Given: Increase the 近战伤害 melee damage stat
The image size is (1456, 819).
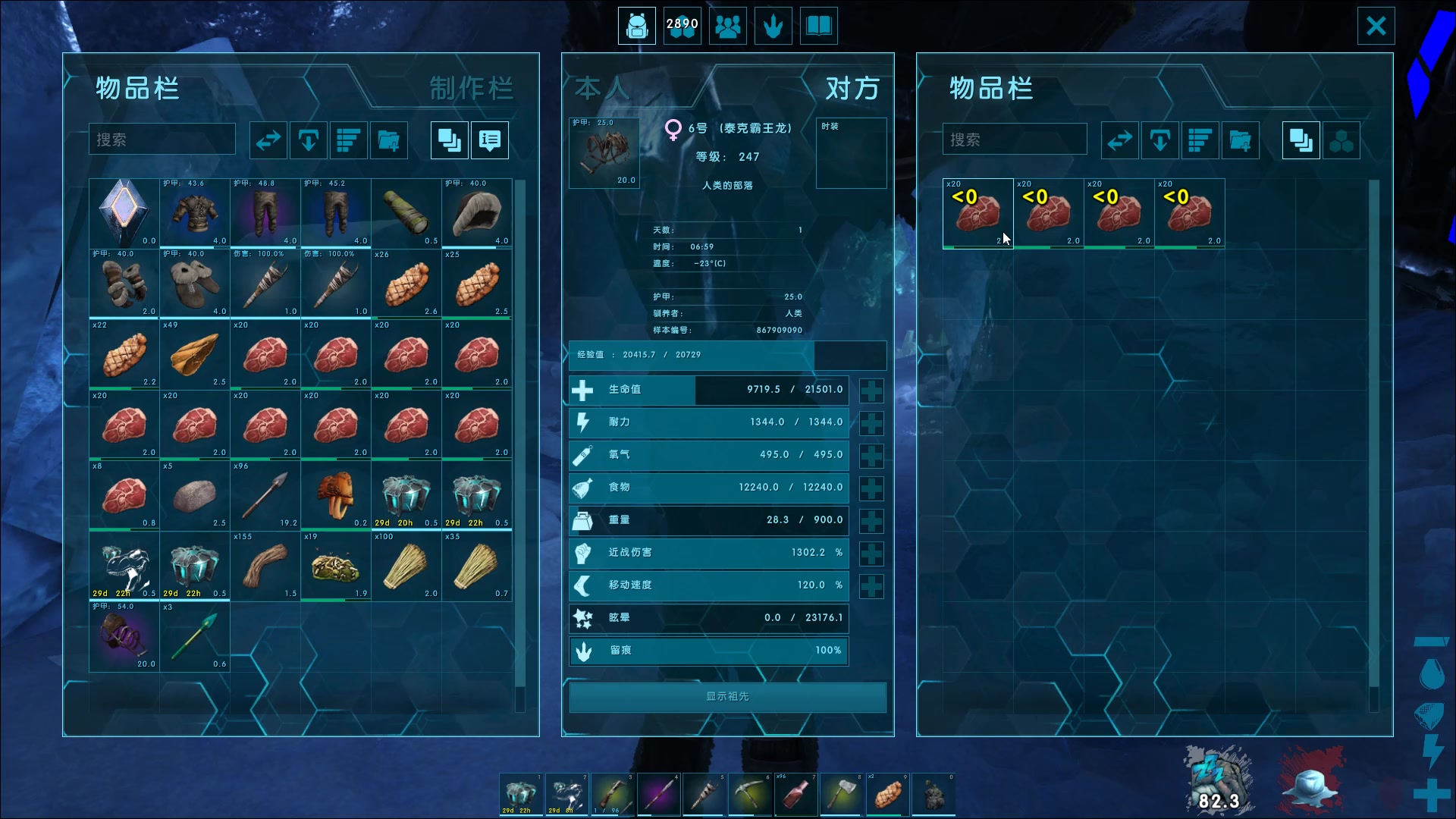Looking at the screenshot, I should pos(871,554).
